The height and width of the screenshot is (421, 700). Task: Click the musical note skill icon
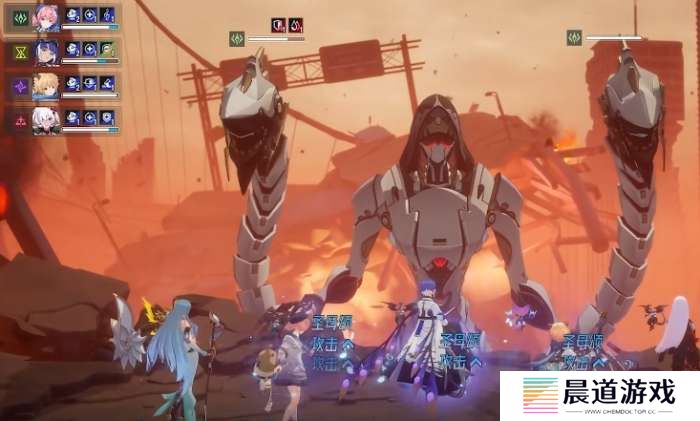click(107, 15)
